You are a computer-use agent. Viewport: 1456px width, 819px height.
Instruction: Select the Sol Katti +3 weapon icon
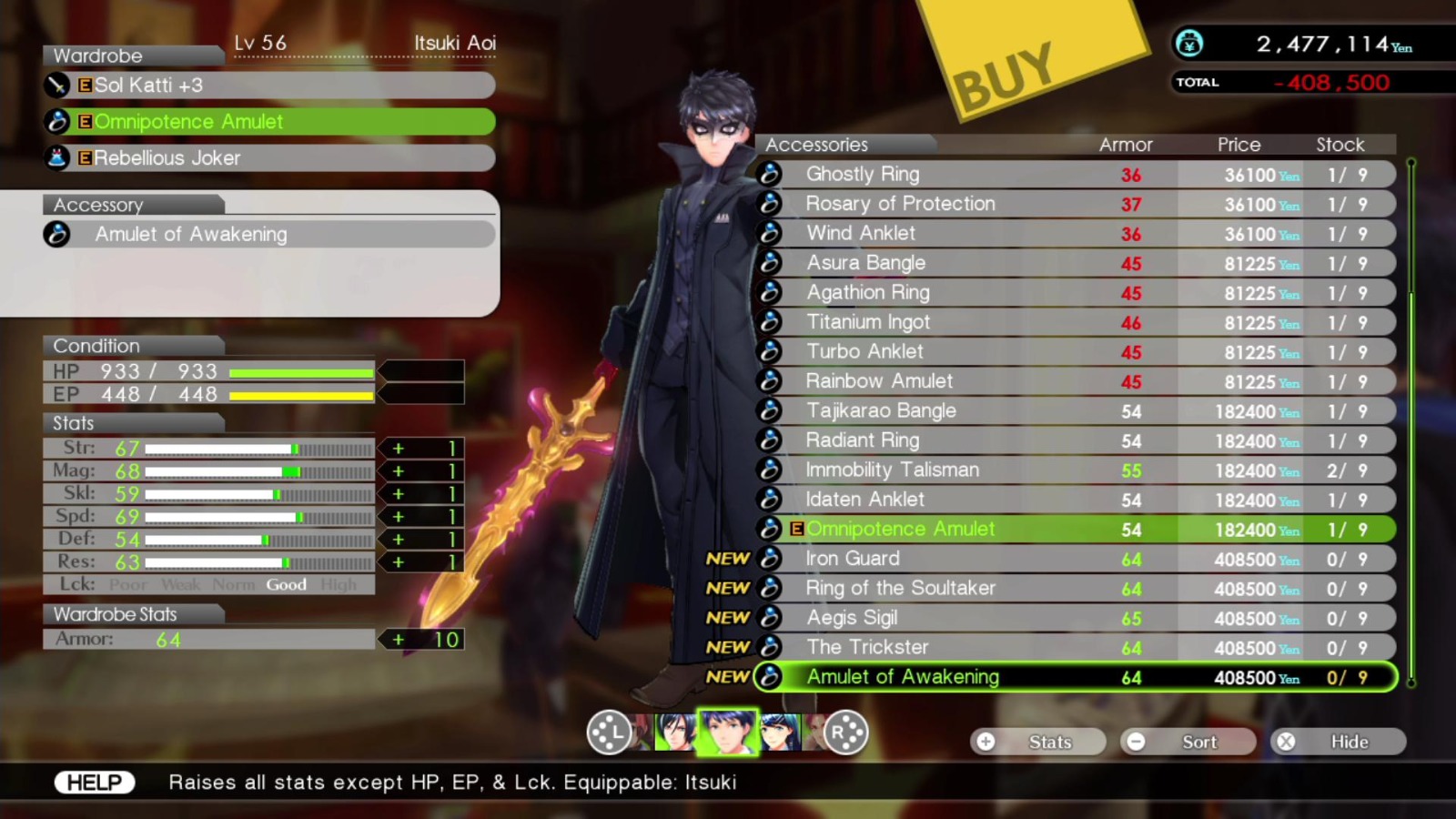[x=56, y=86]
